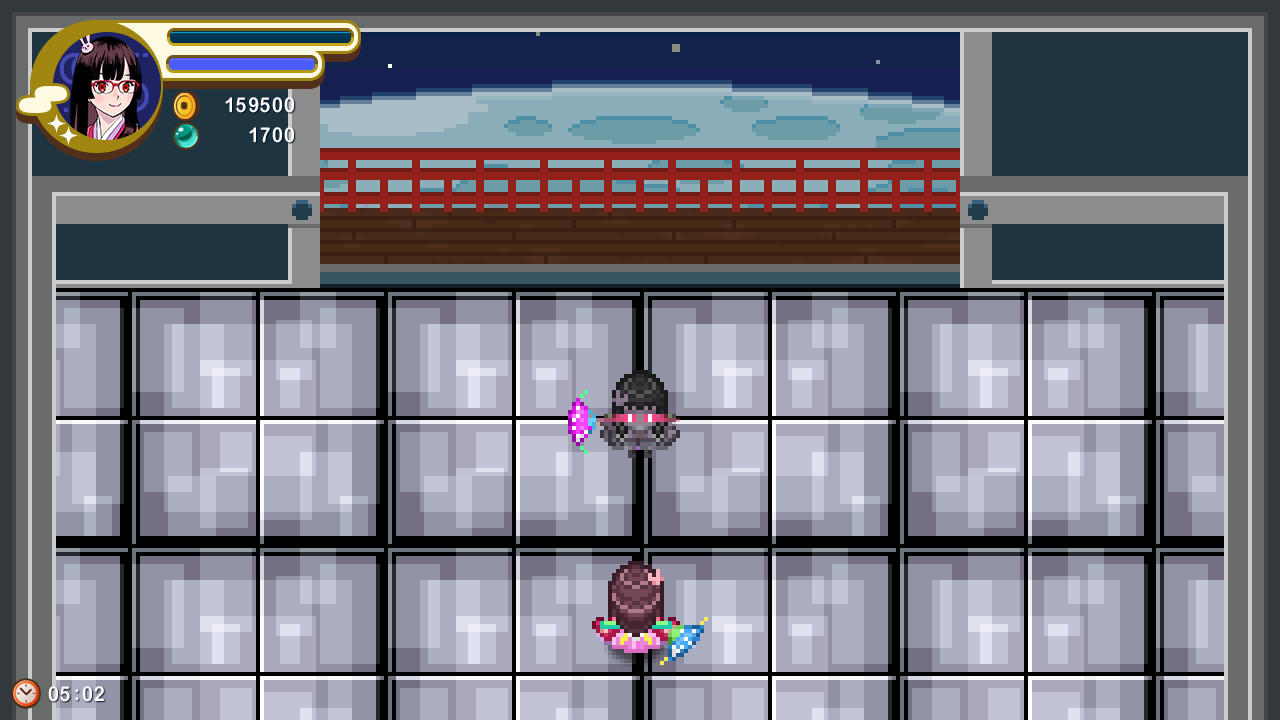Click the gold coin currency icon
Image resolution: width=1280 pixels, height=720 pixels.
[x=184, y=105]
